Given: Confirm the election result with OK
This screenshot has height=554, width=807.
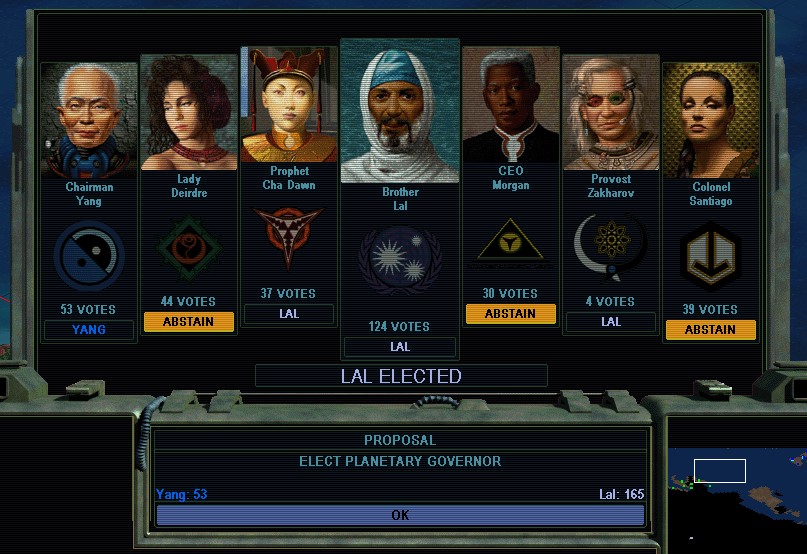Looking at the screenshot, I should coord(400,515).
